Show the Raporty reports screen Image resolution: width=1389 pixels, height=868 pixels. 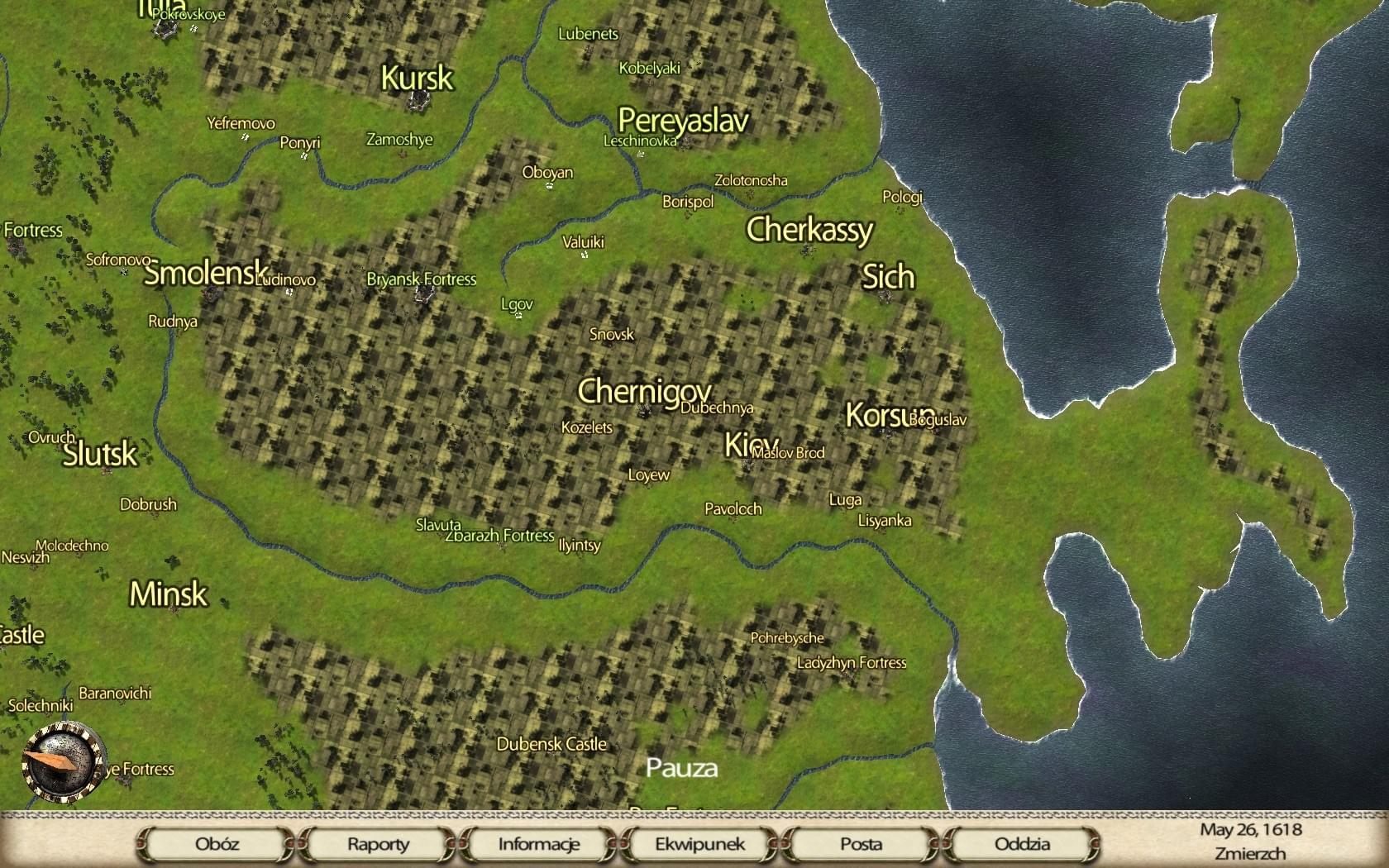click(378, 844)
